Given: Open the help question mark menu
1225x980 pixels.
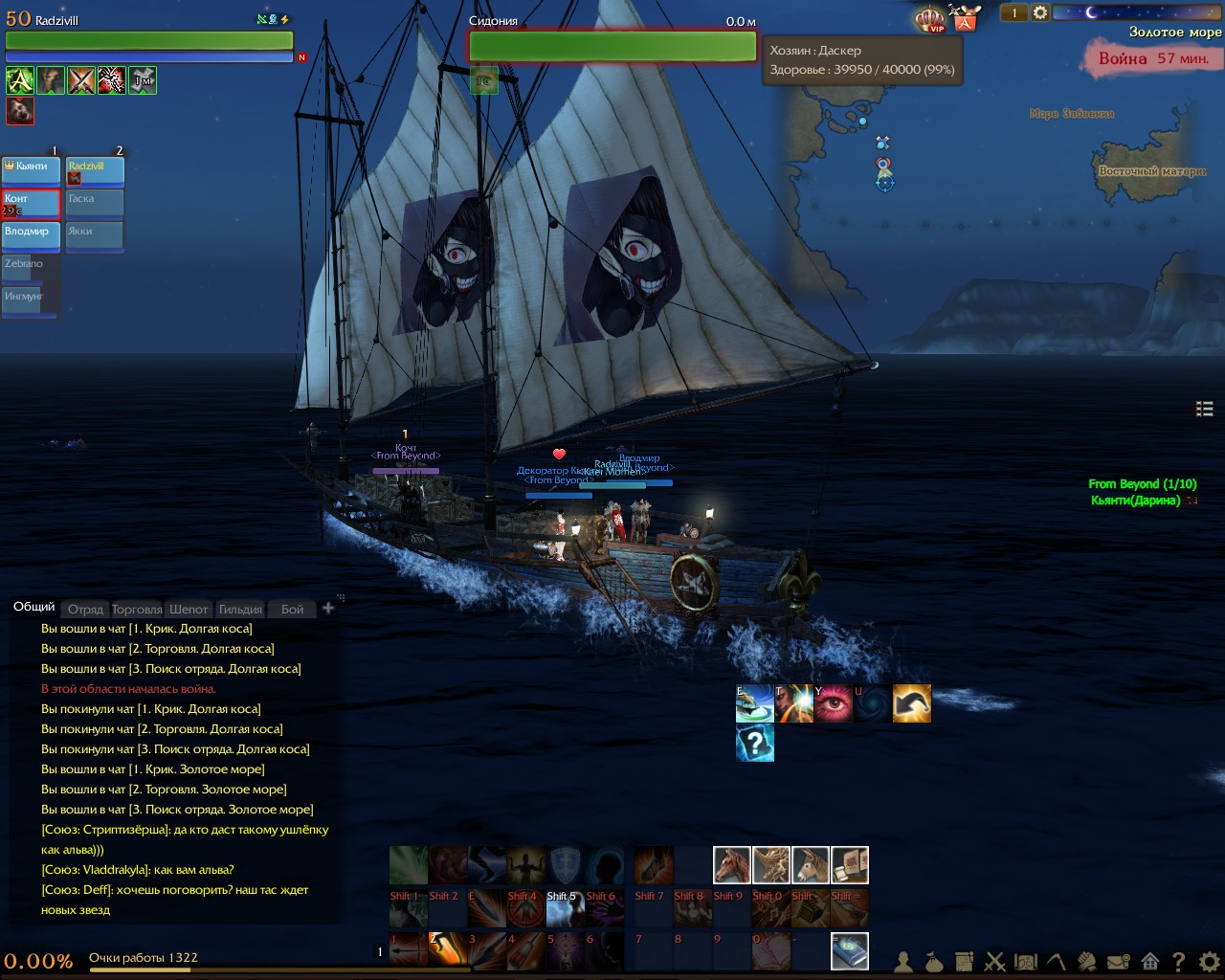Looking at the screenshot, I should coord(1179,962).
